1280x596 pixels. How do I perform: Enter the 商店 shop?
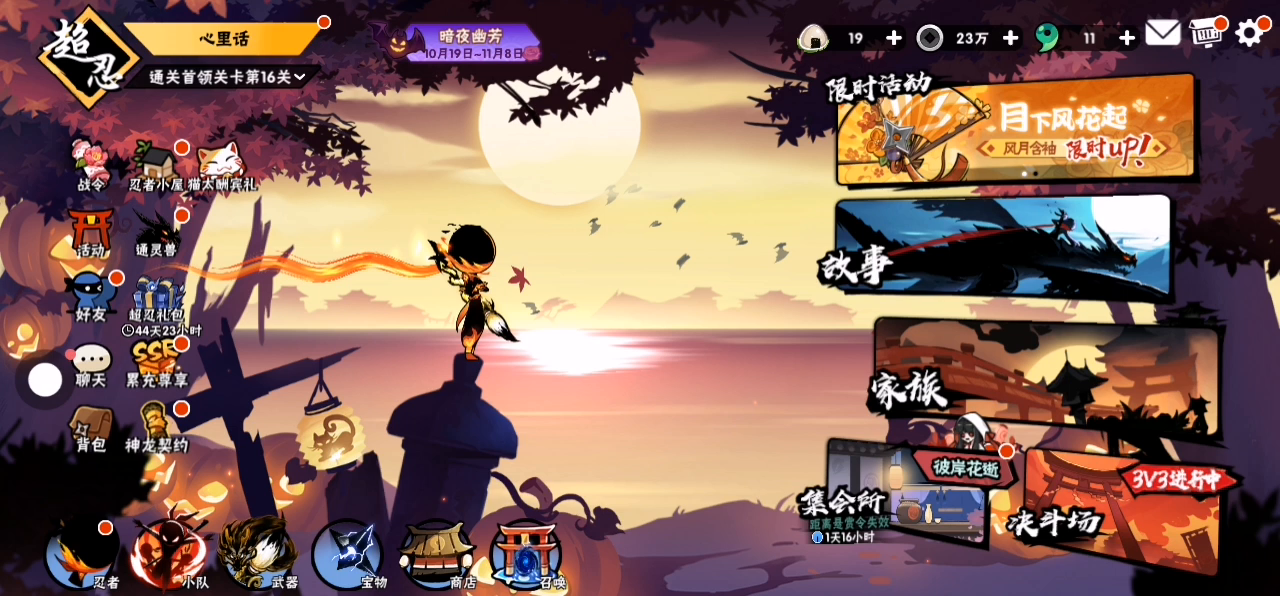[x=436, y=555]
